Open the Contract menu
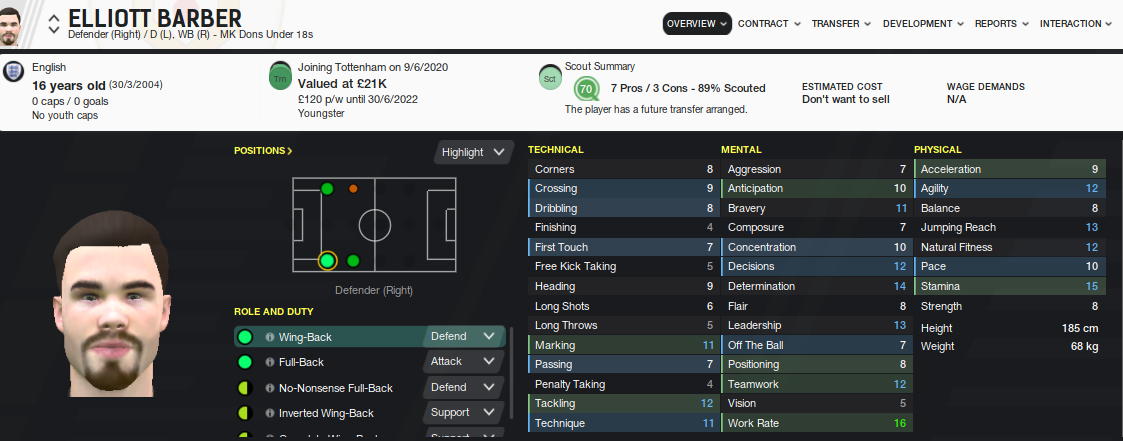The width and height of the screenshot is (1123, 441). click(769, 23)
